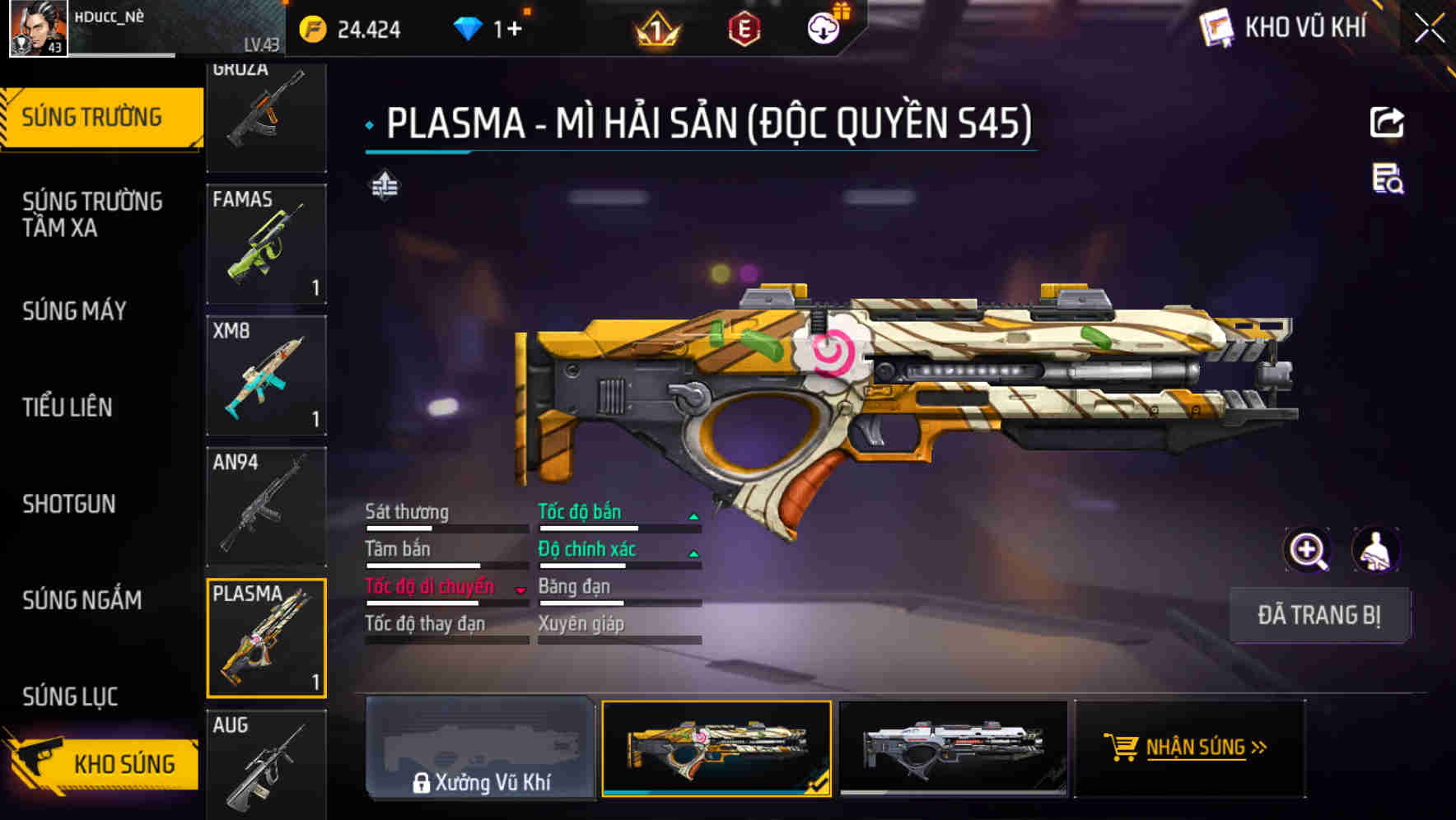Screen dimensions: 1456x820
Task: Open the SÚNG NGẮM category
Action: click(82, 601)
